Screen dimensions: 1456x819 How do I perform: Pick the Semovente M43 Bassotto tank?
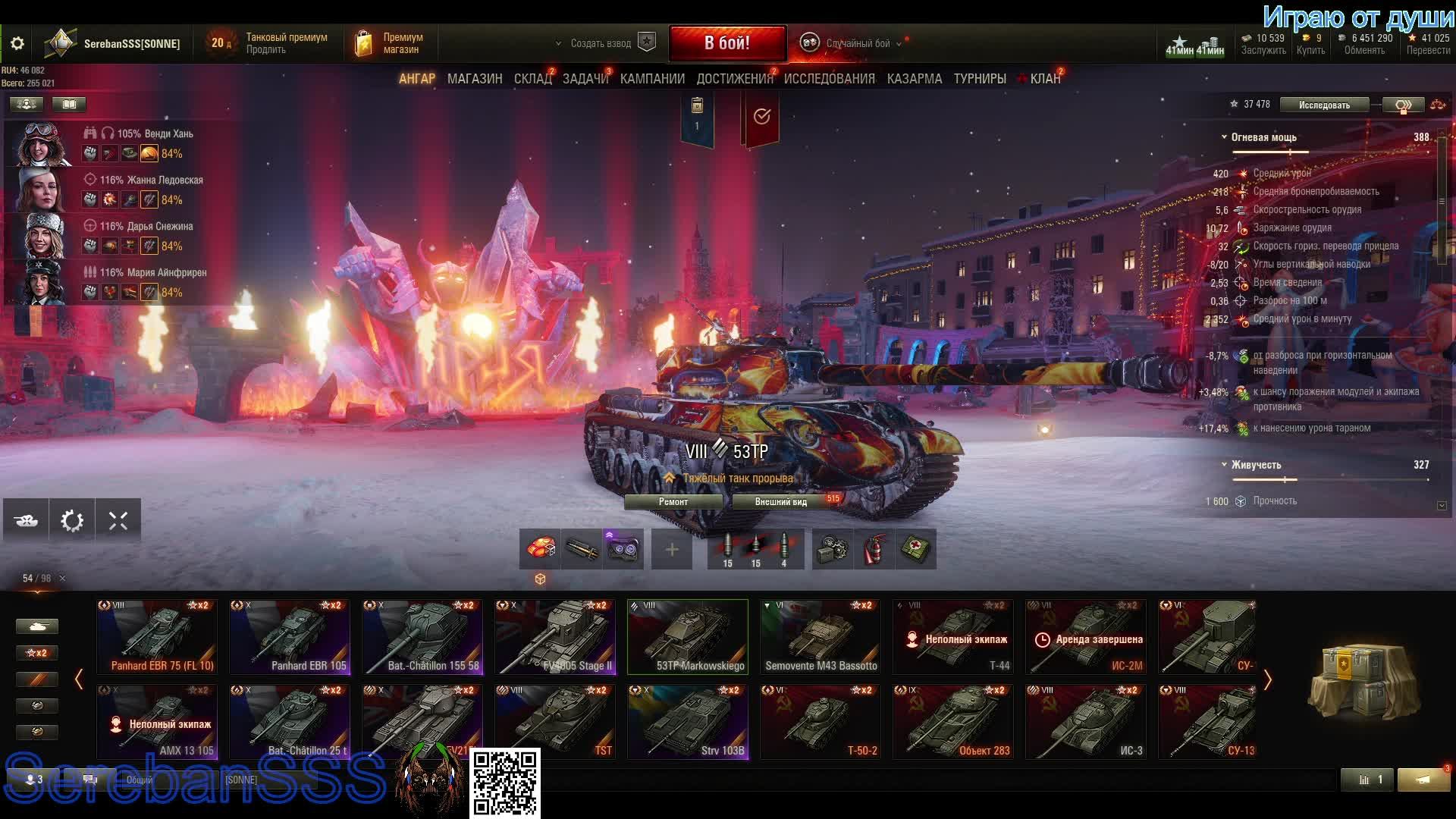[x=821, y=637]
